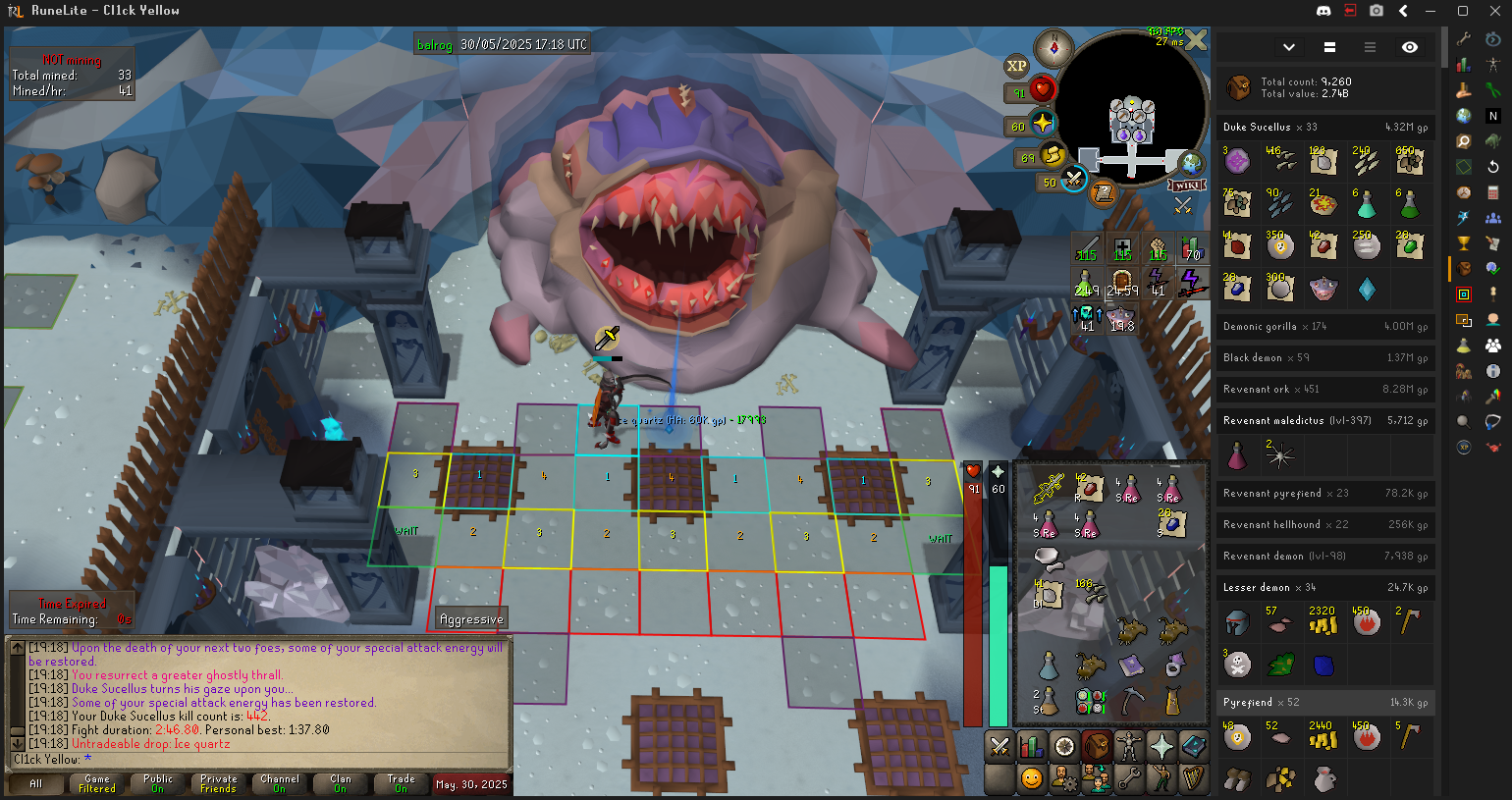
Task: Open the Game Filtered chat tab
Action: coord(97,783)
